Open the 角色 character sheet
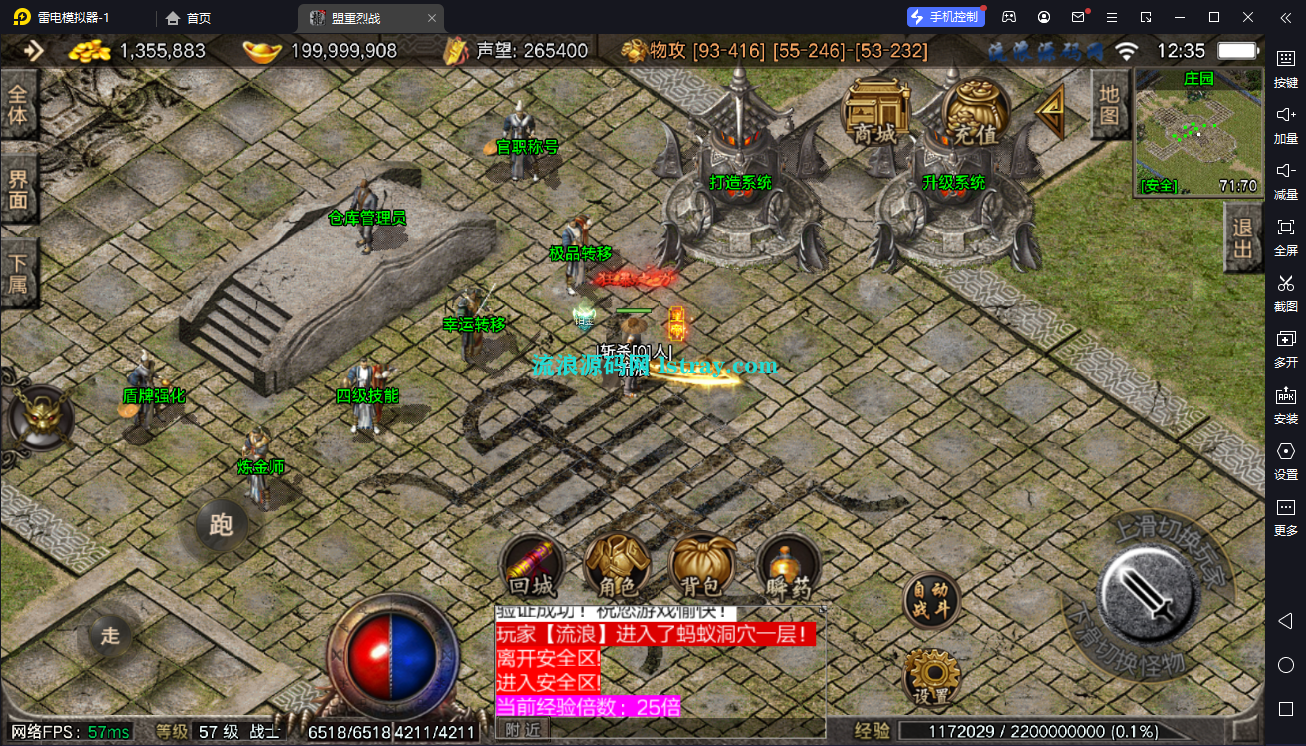Screen dimensions: 1306x746 tap(617, 566)
